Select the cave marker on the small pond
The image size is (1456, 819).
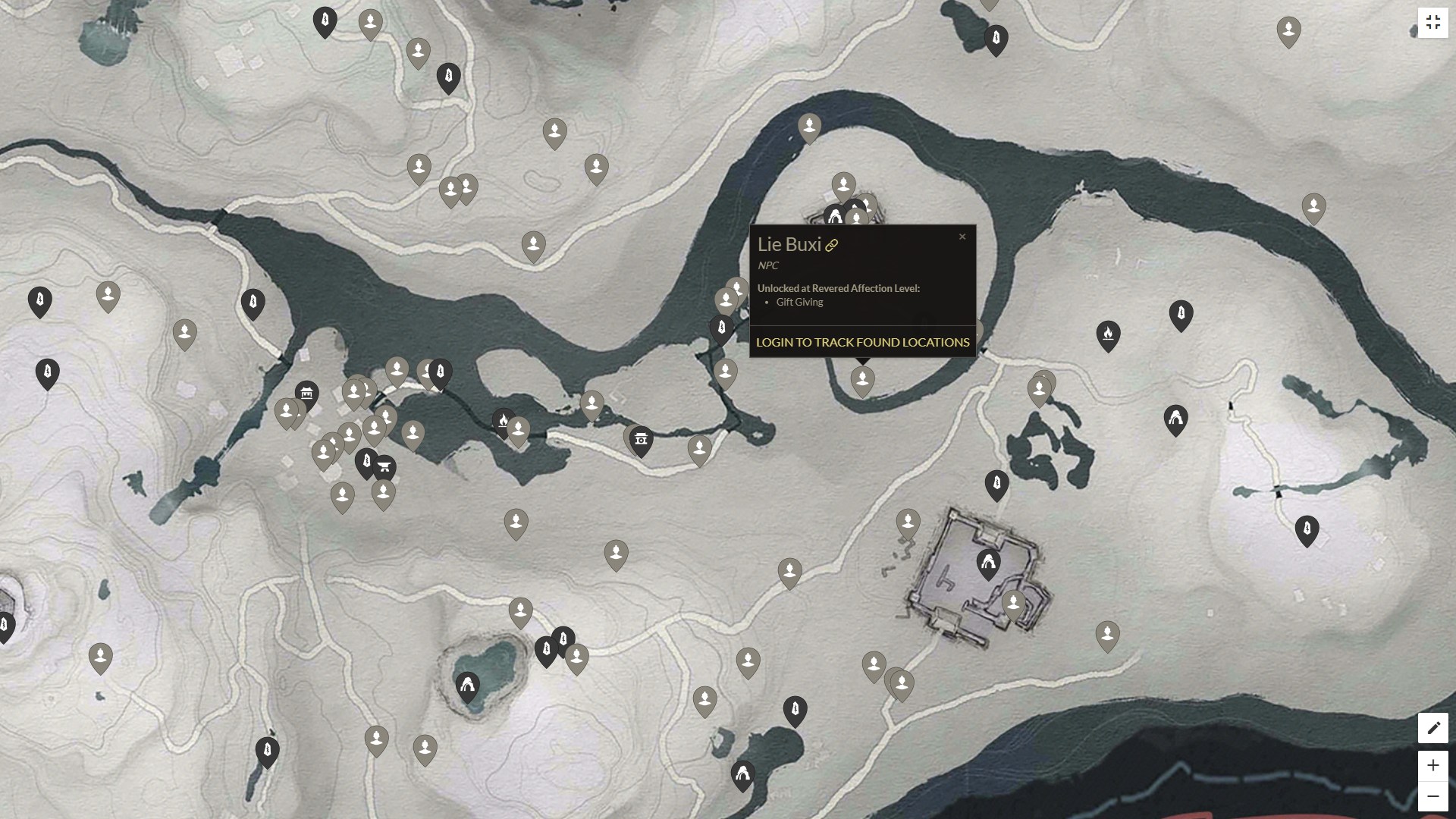467,686
